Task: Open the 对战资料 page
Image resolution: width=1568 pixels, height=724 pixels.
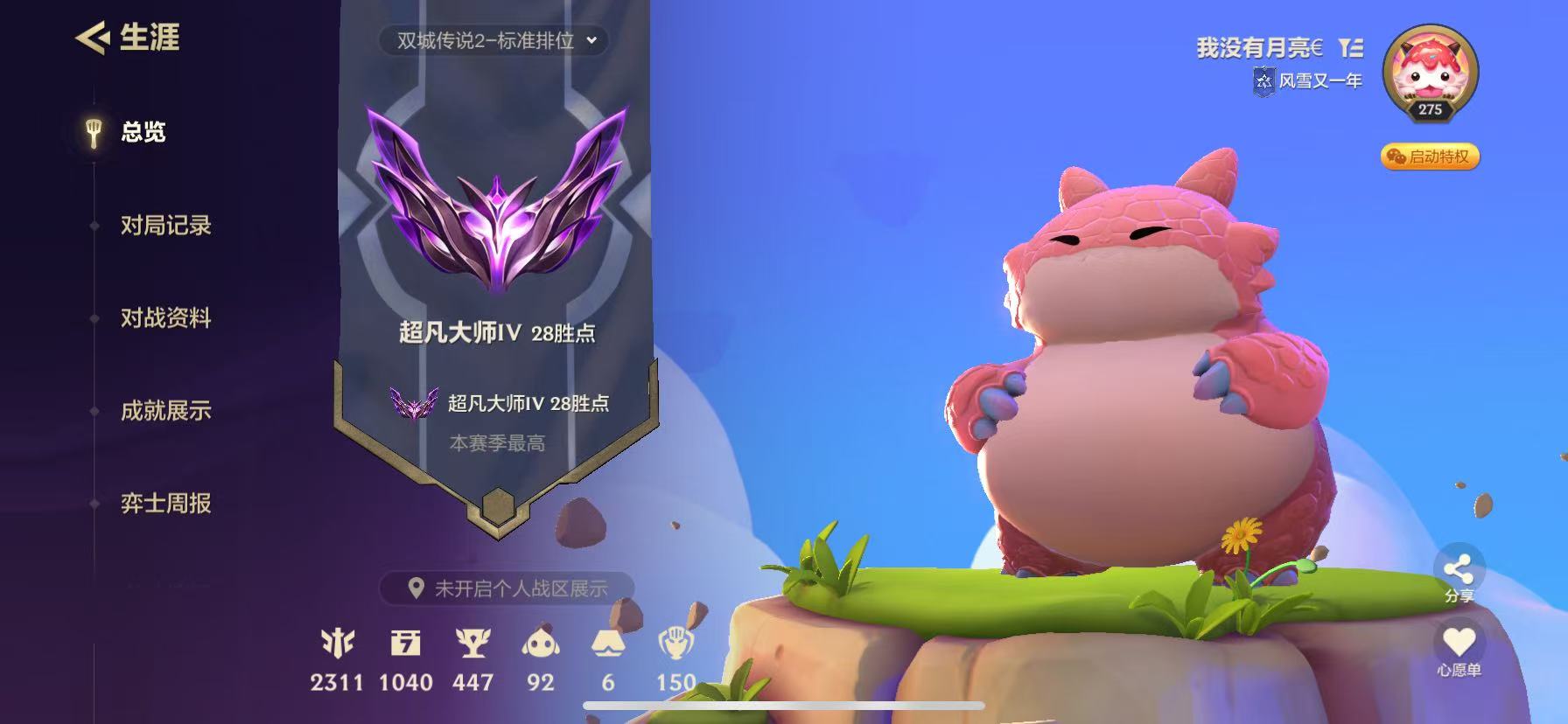Action: (167, 318)
